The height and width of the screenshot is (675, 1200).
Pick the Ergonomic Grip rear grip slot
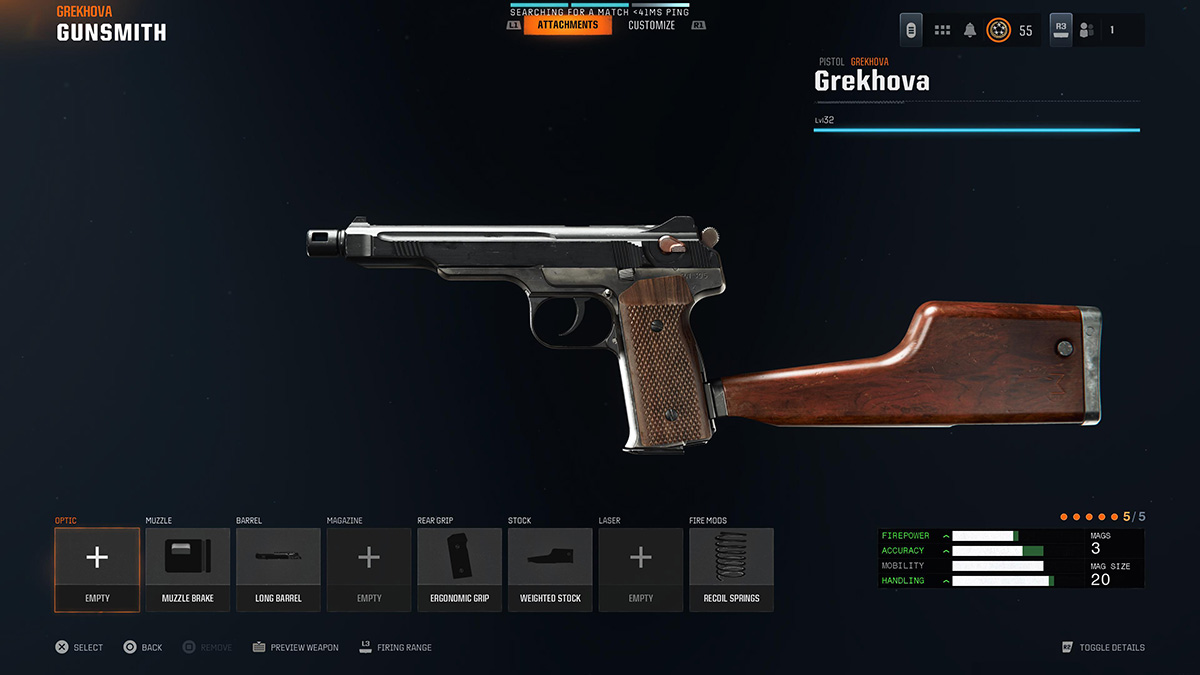459,568
